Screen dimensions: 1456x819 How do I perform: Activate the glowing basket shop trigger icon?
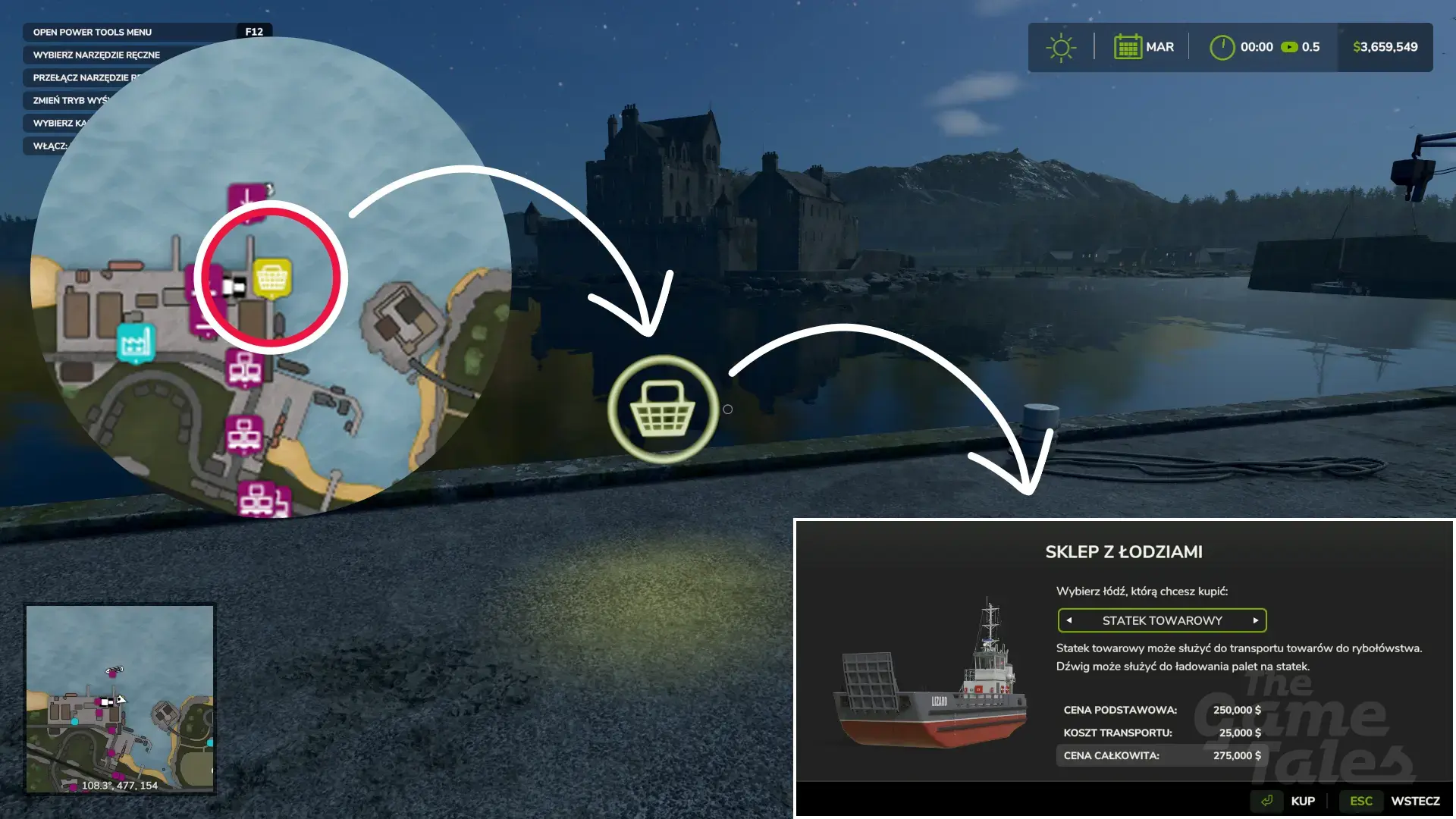(663, 409)
